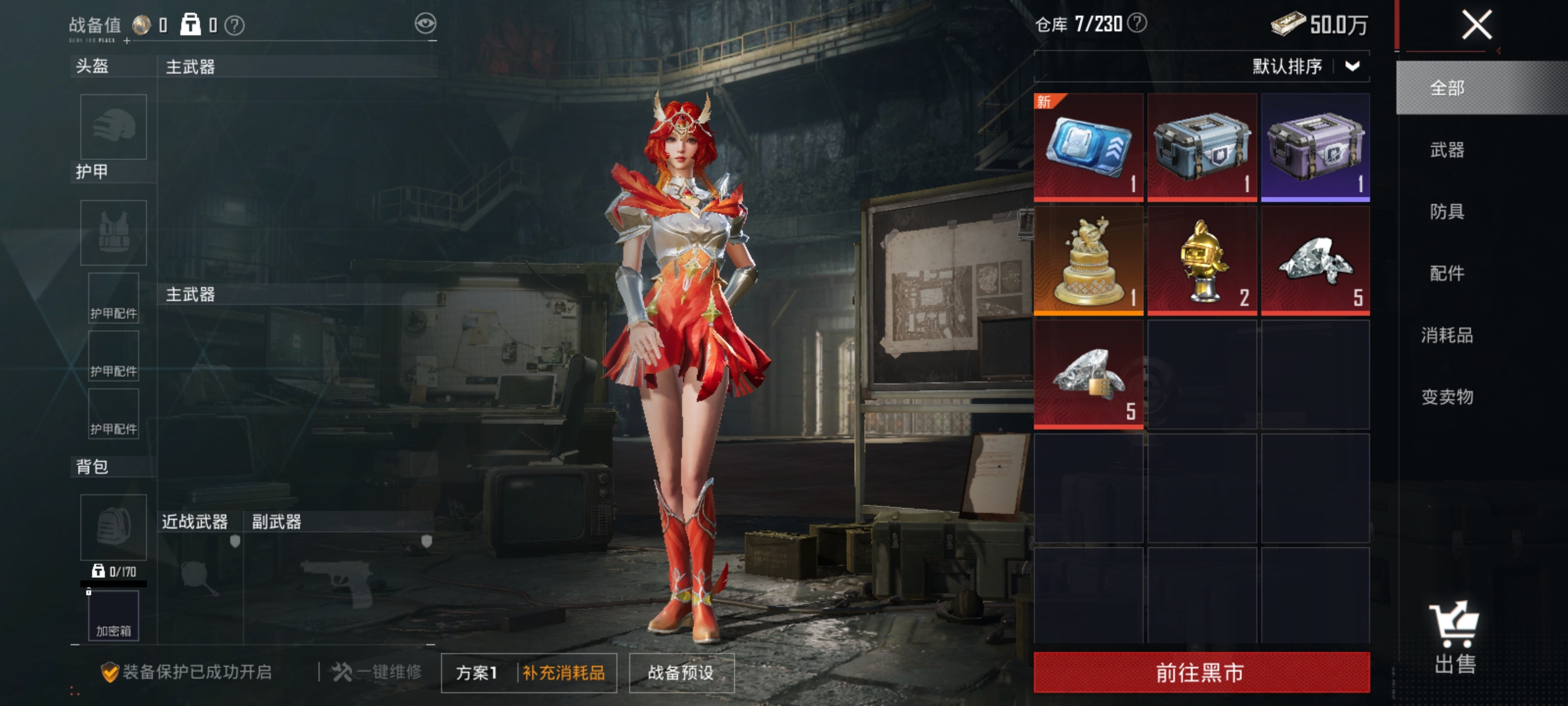The height and width of the screenshot is (706, 1568).
Task: Select the armor vest slot
Action: click(x=112, y=232)
